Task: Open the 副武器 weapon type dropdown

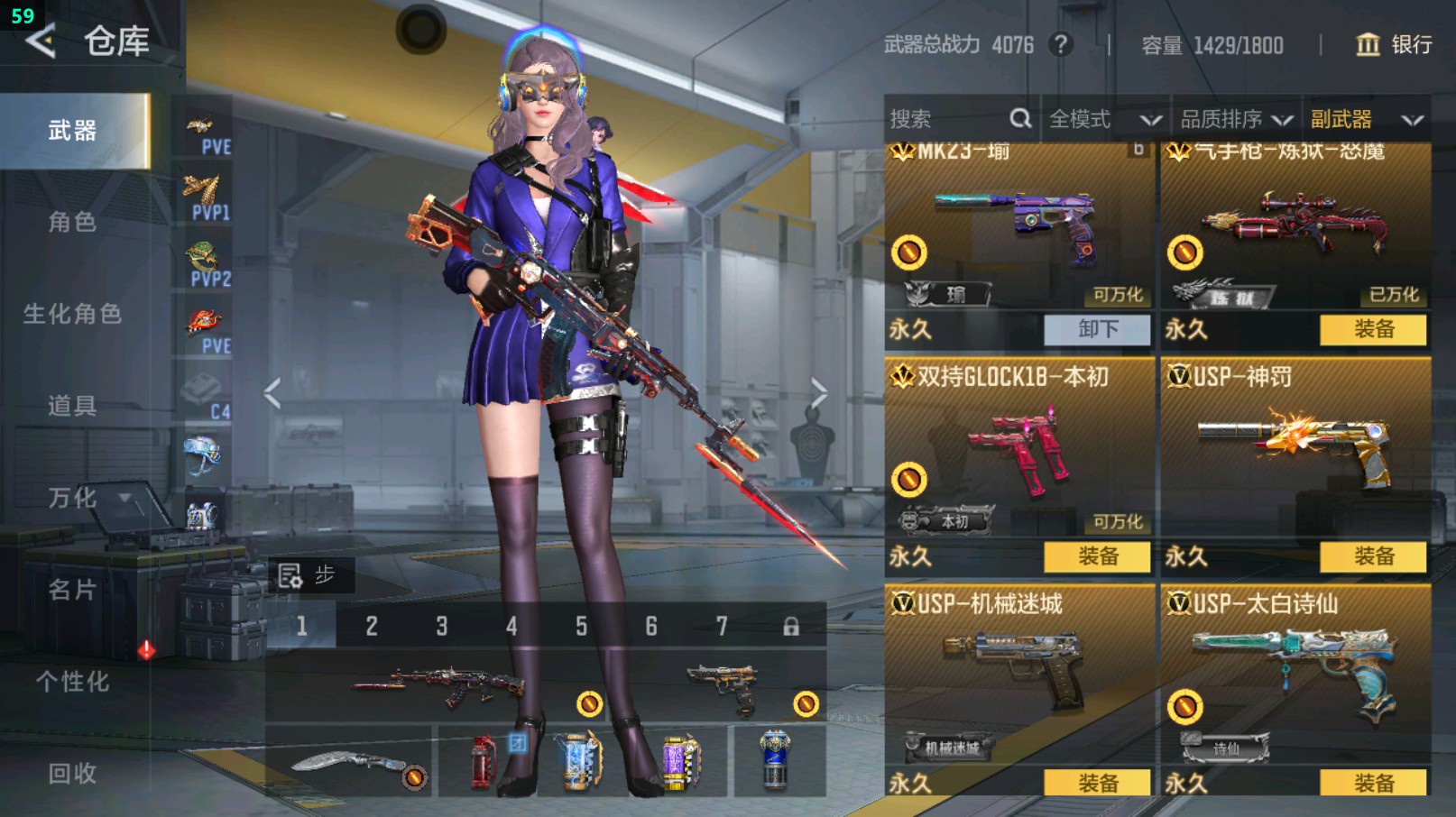Action: click(x=1366, y=119)
